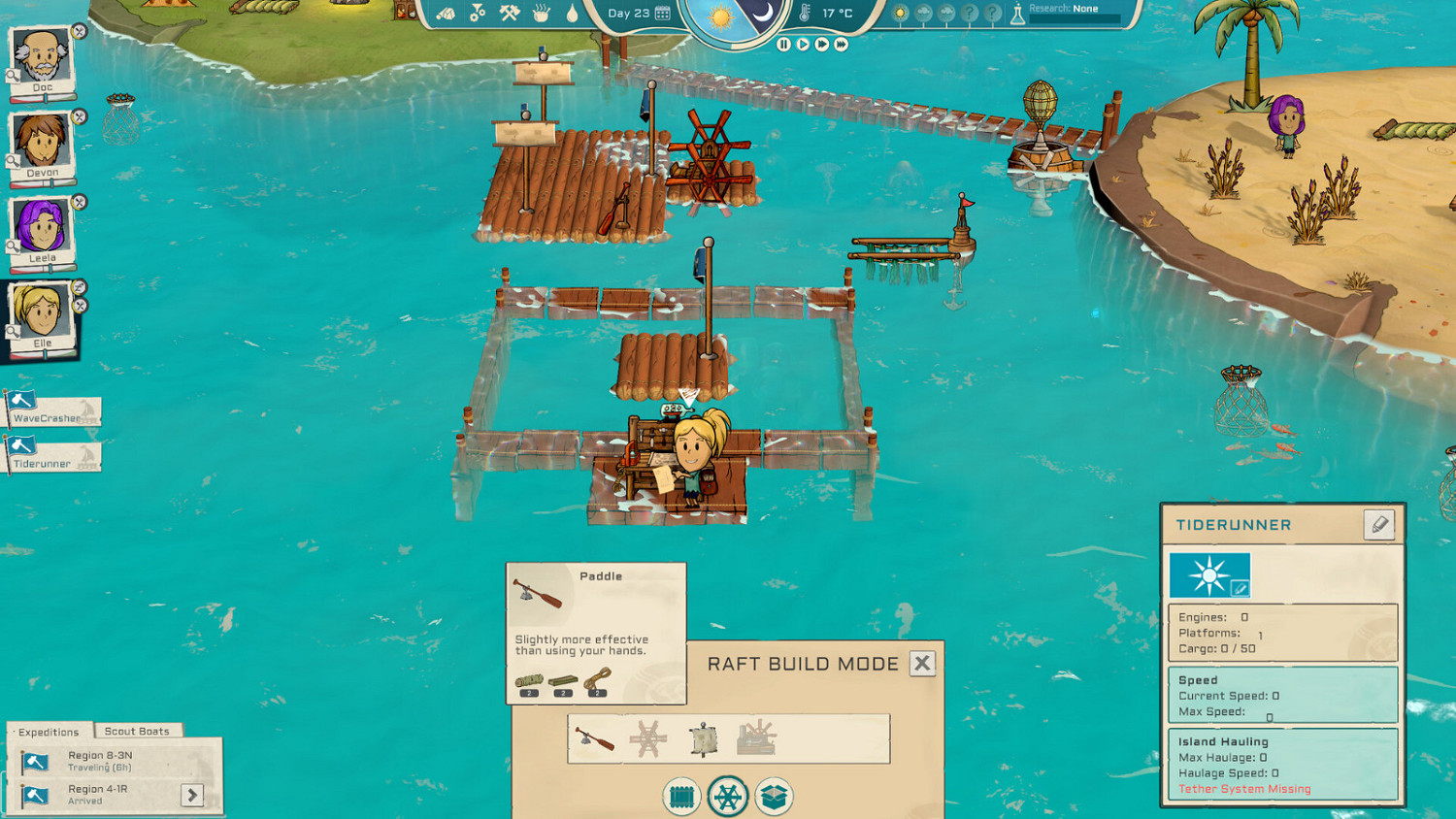Switch to the Expeditions tab
Image resolution: width=1456 pixels, height=819 pixels.
47,731
